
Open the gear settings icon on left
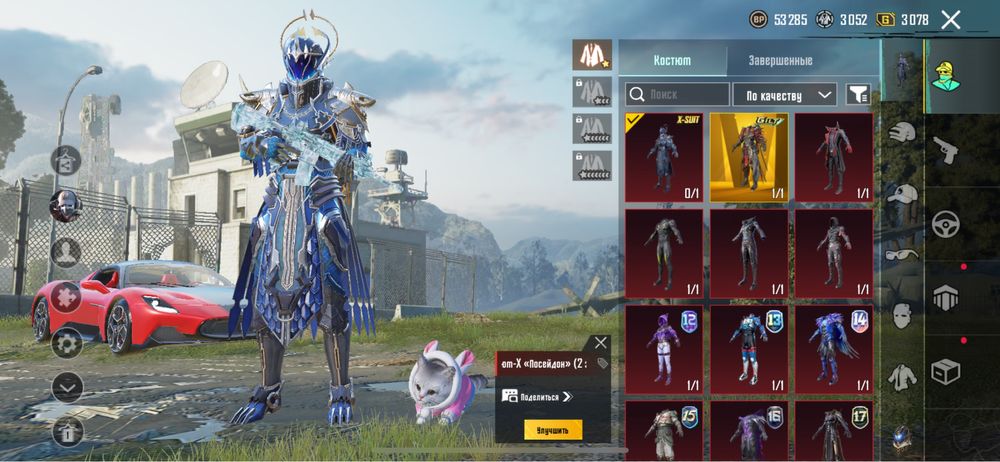[x=67, y=344]
